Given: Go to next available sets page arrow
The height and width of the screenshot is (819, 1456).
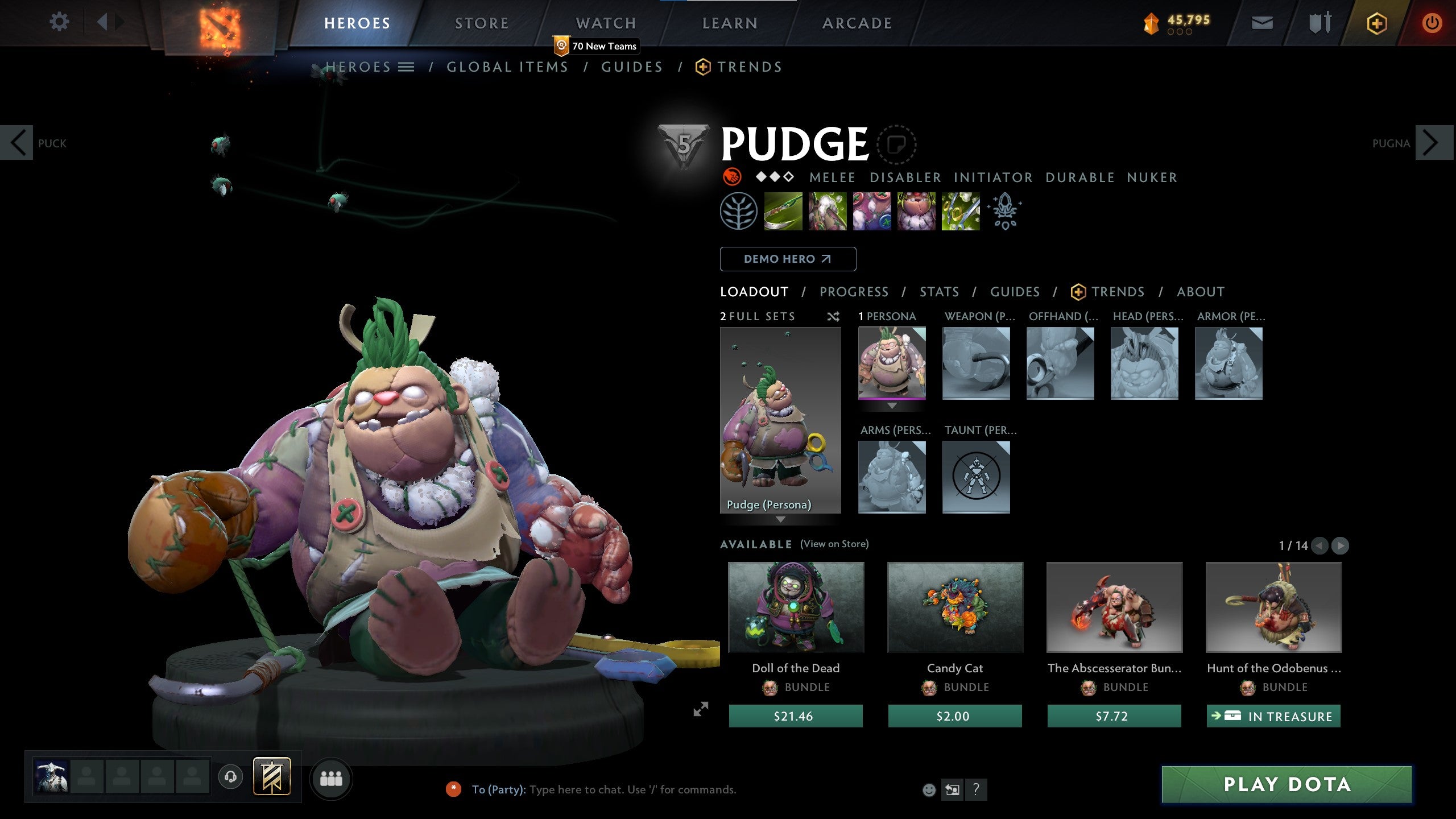Looking at the screenshot, I should click(1339, 545).
